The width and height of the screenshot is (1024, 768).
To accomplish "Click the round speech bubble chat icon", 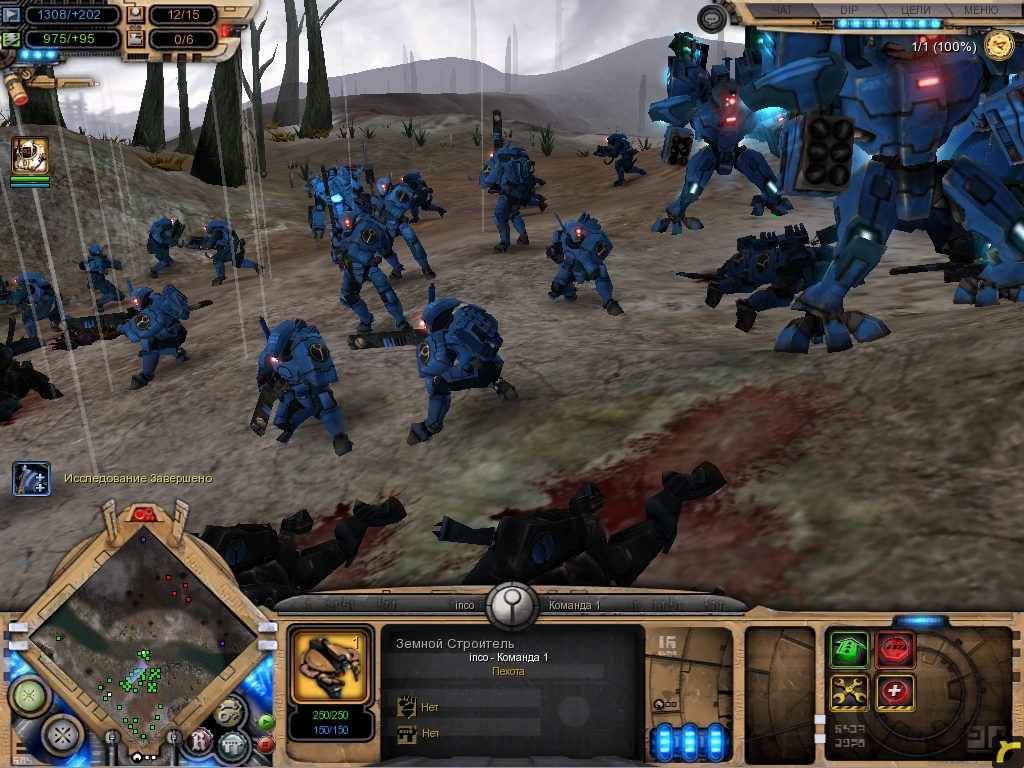I will [711, 19].
